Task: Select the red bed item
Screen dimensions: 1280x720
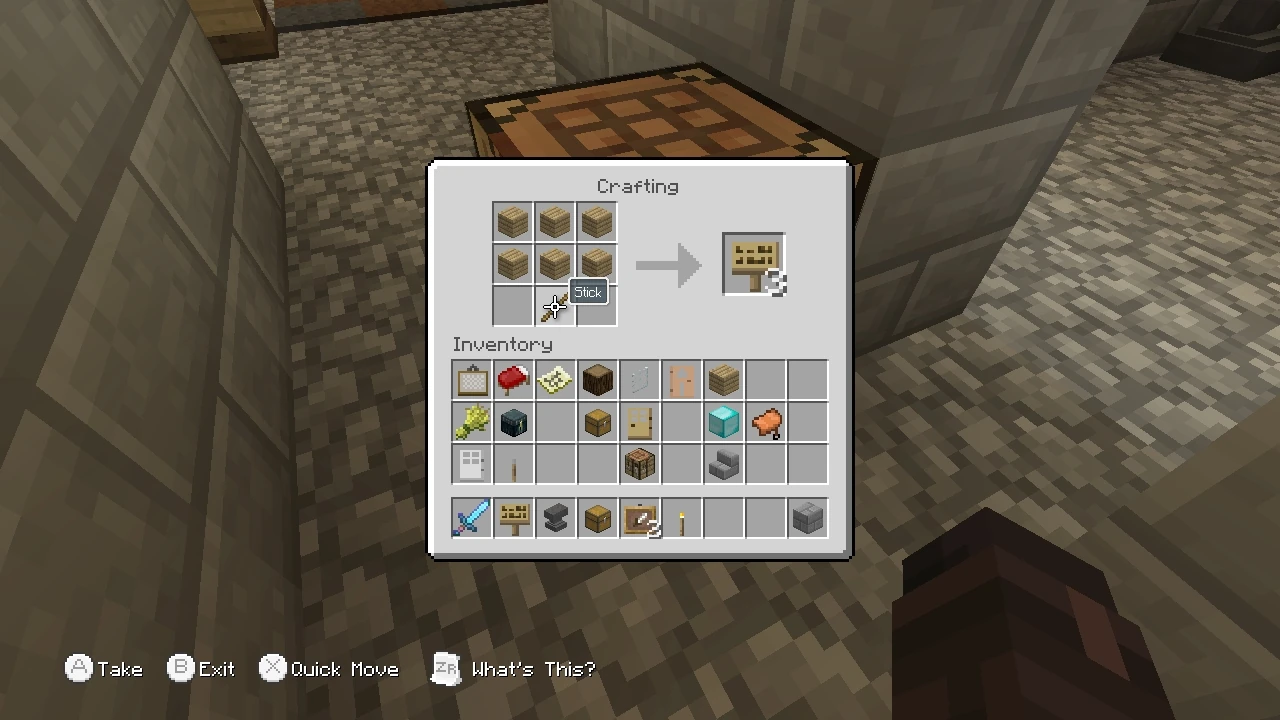Action: pyautogui.click(x=513, y=379)
